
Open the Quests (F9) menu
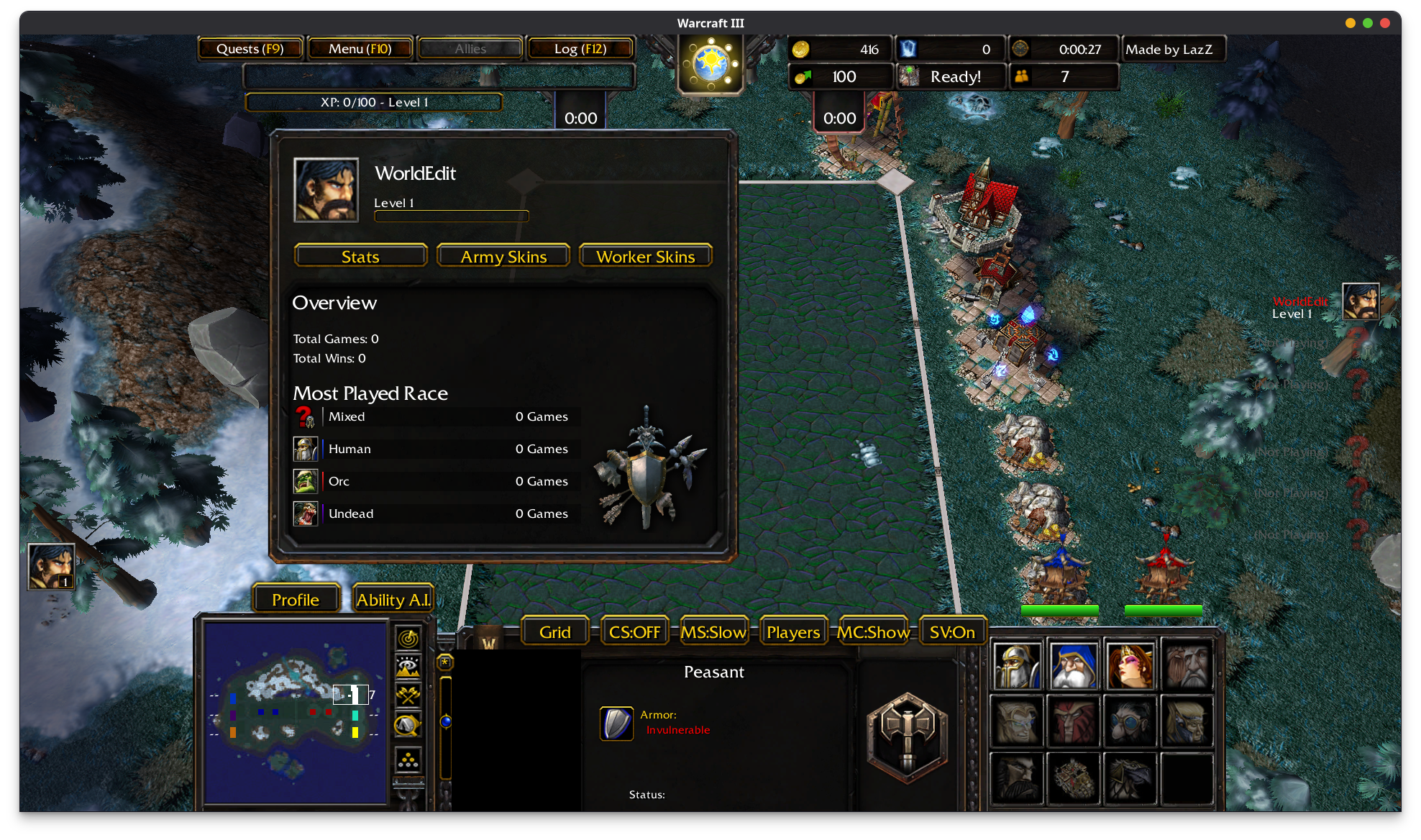point(250,49)
